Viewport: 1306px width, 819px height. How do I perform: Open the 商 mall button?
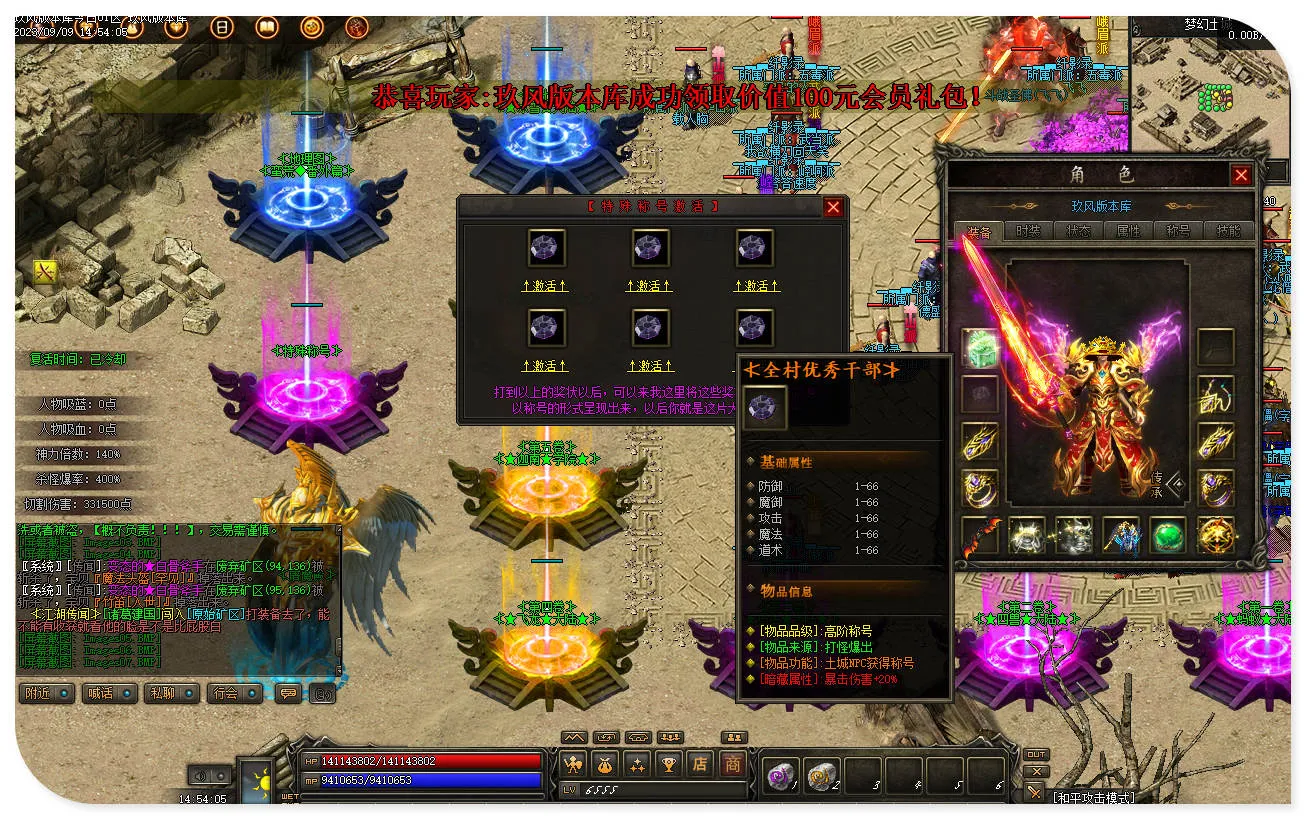point(733,765)
